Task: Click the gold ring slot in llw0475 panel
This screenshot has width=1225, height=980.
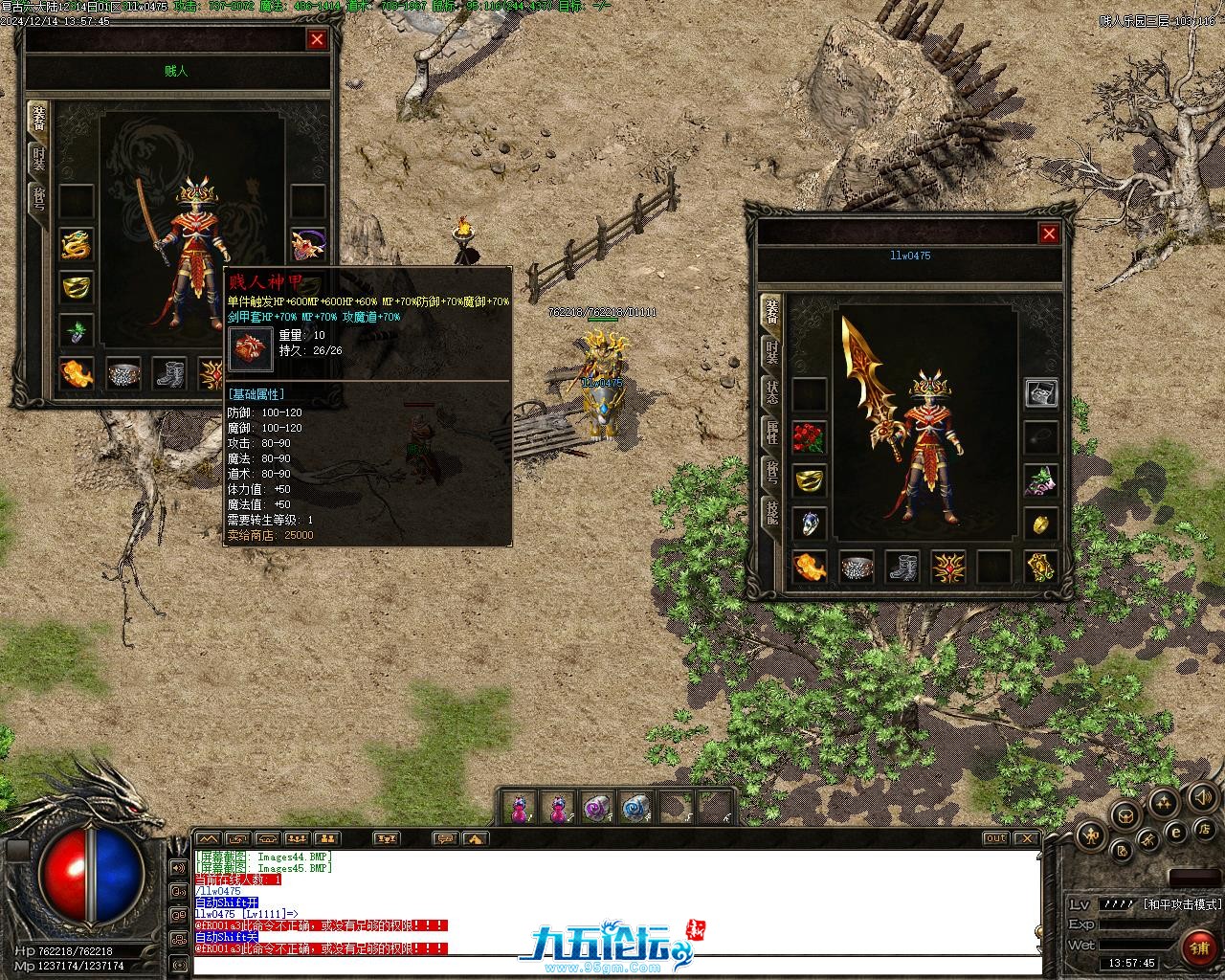Action: click(x=810, y=479)
